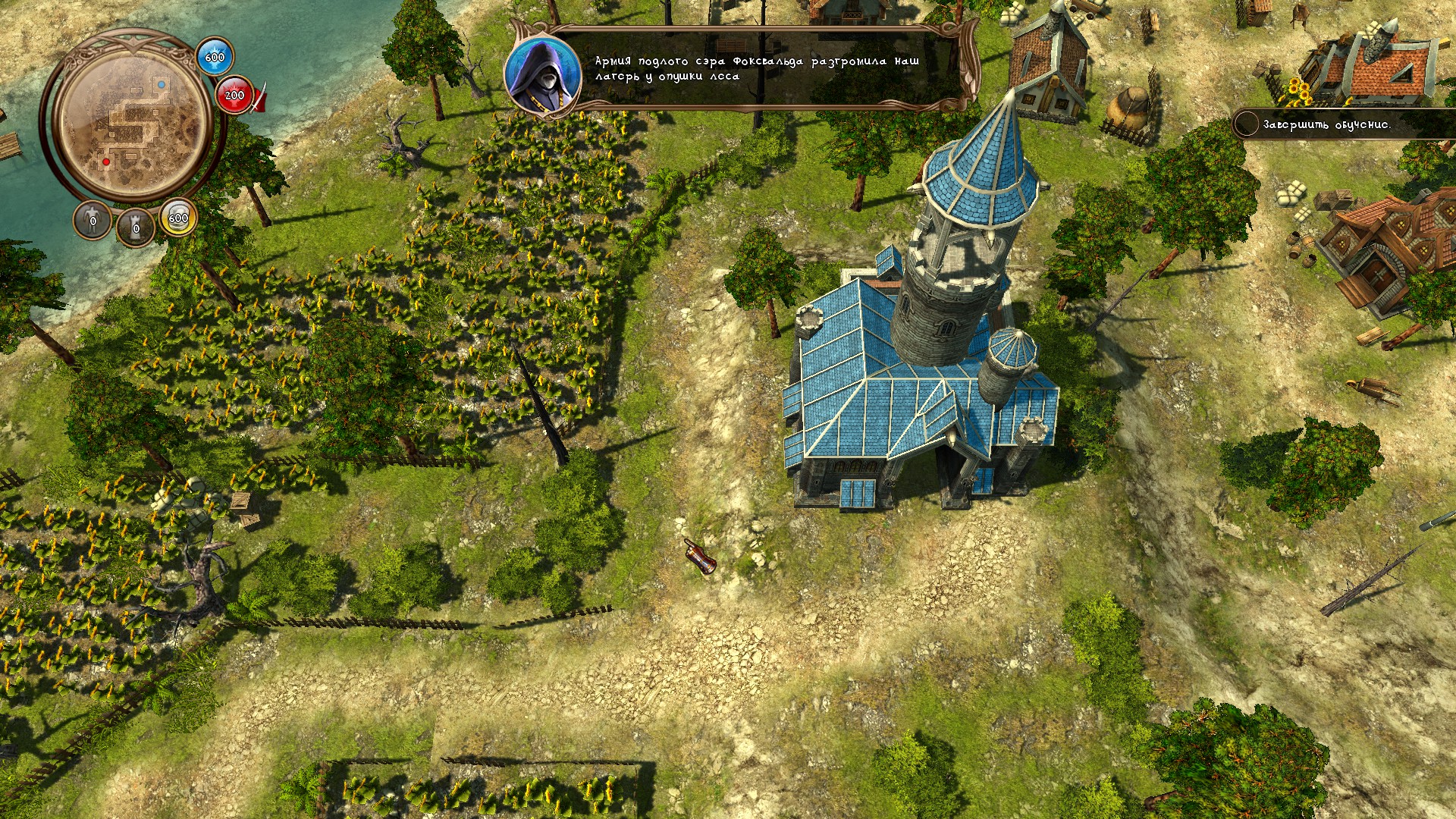The width and height of the screenshot is (1456, 819).
Task: Select the red 200 orb with flag
Action: [235, 95]
